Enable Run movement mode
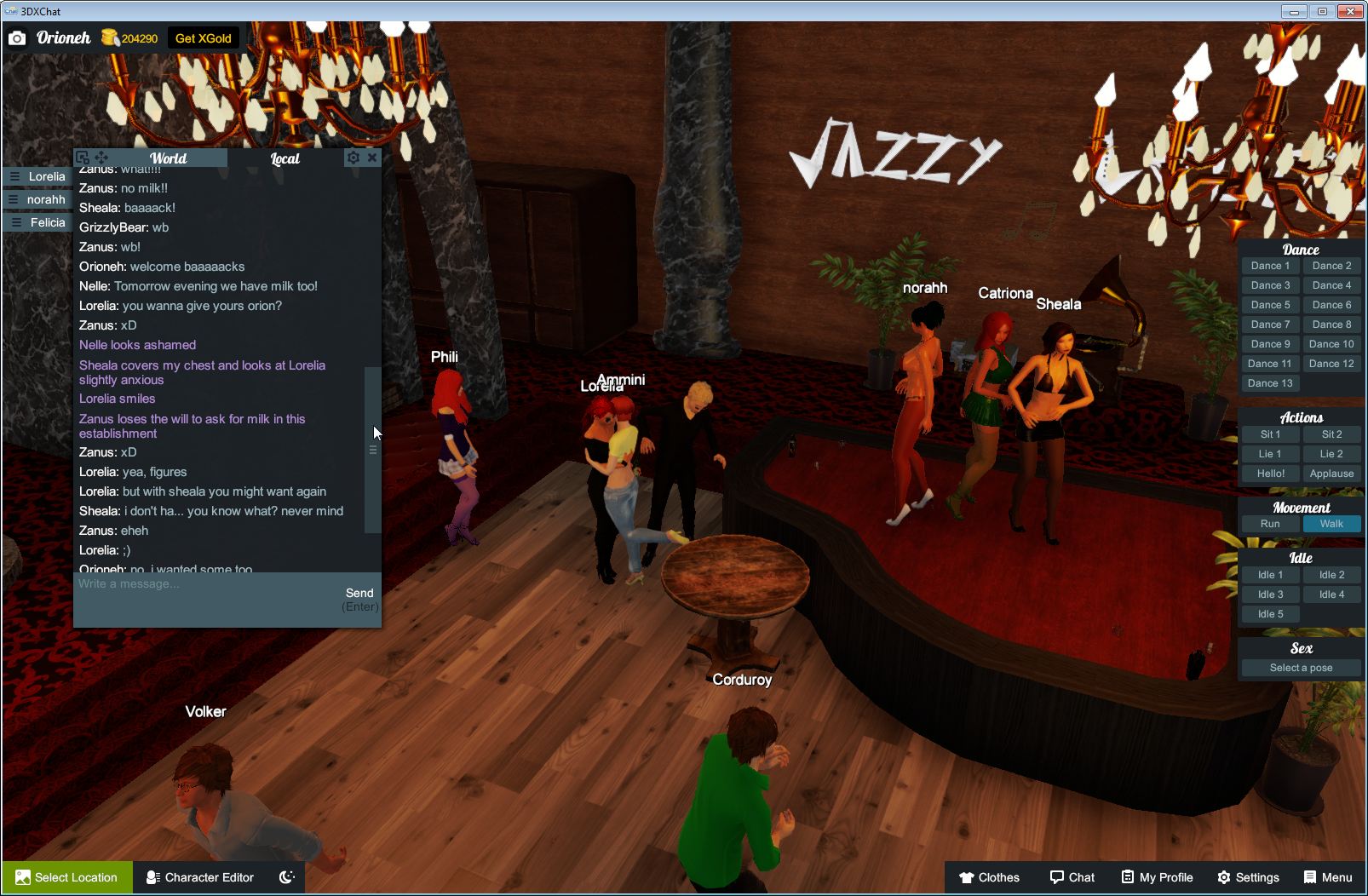Screen dimensions: 1368x896 click(x=1270, y=524)
